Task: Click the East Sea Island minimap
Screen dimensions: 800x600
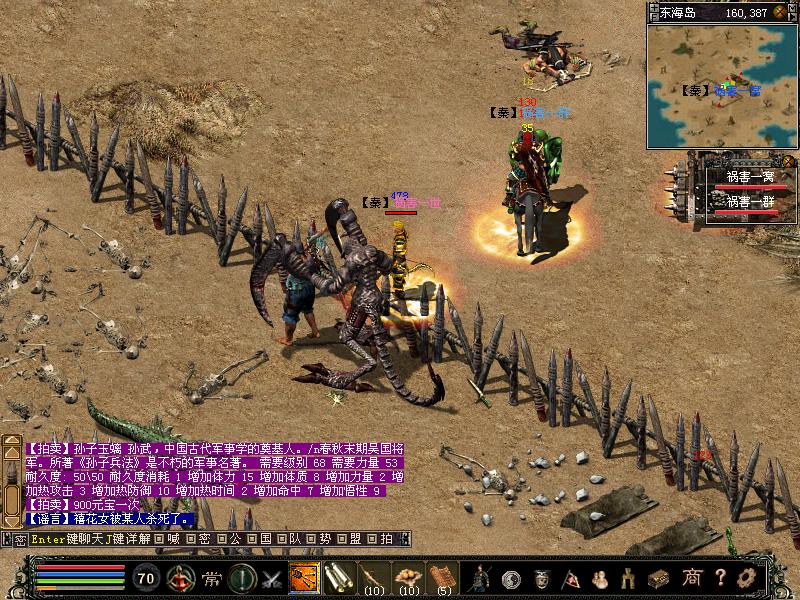Action: coord(720,87)
